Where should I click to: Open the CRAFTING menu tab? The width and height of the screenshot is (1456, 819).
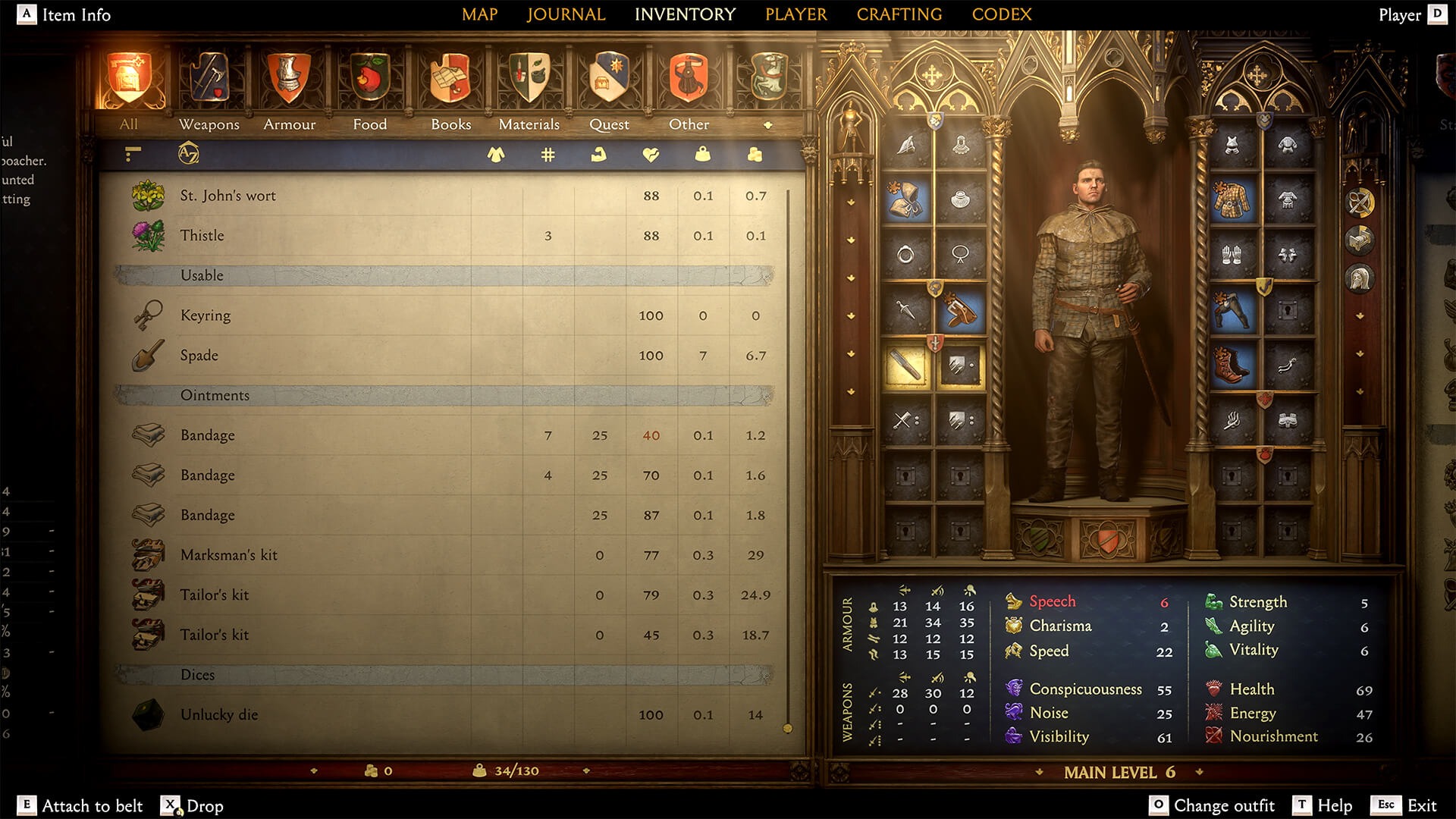[899, 14]
